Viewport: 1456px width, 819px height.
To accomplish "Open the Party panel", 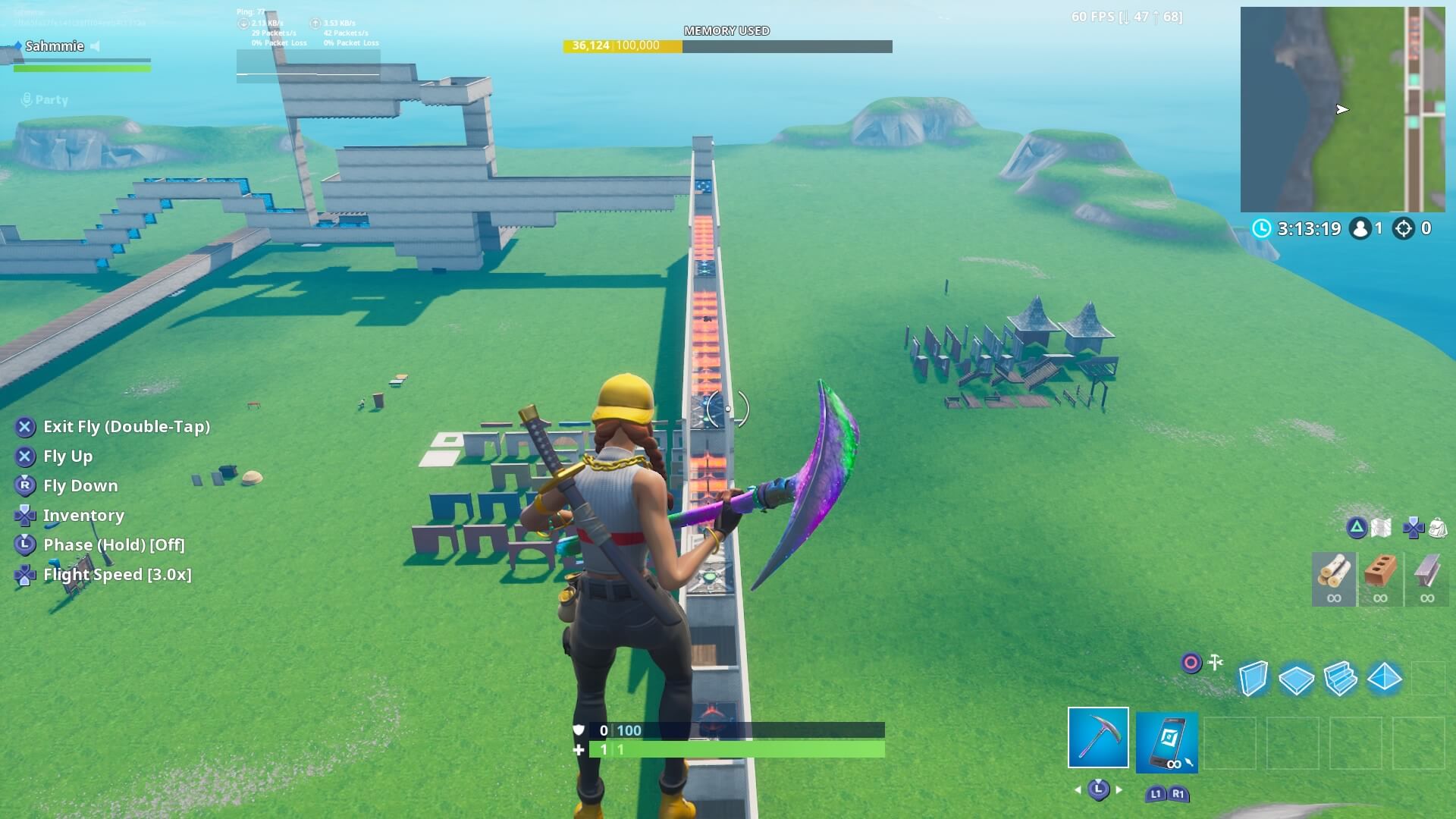I will [45, 99].
